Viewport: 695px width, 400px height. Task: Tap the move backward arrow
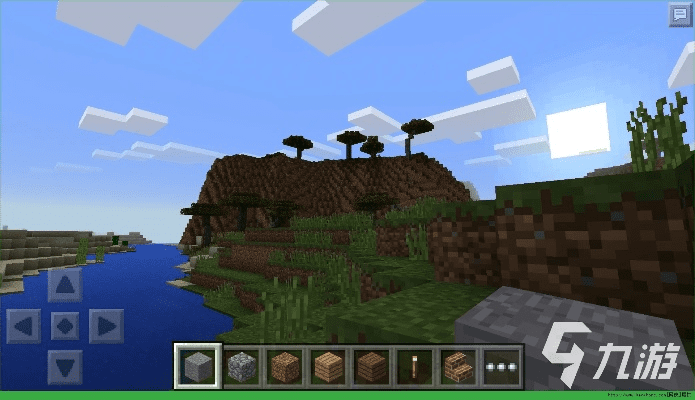coord(65,366)
